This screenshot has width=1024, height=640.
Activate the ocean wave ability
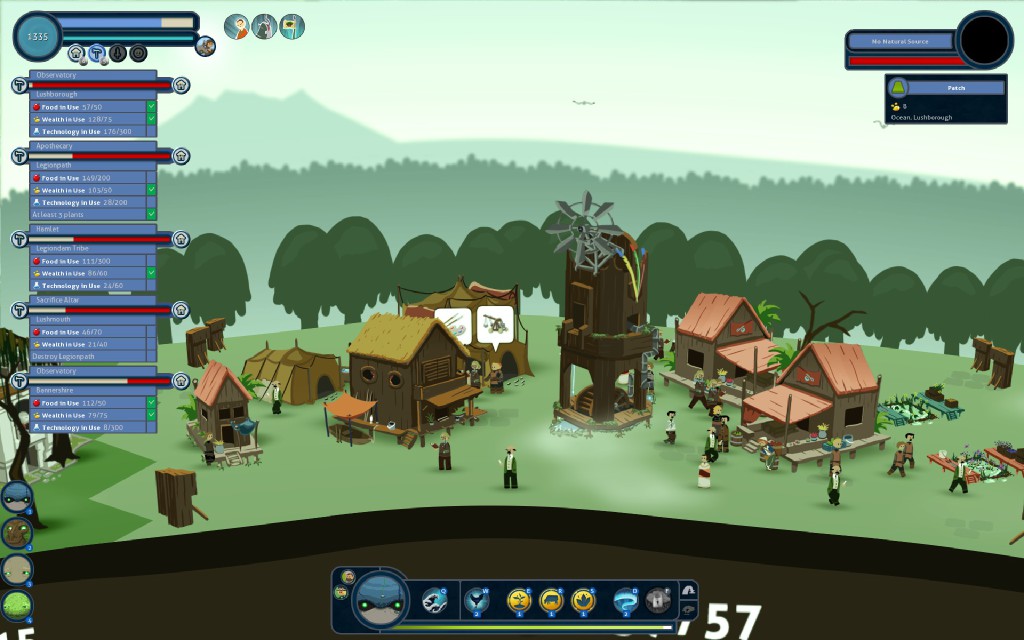pos(434,600)
